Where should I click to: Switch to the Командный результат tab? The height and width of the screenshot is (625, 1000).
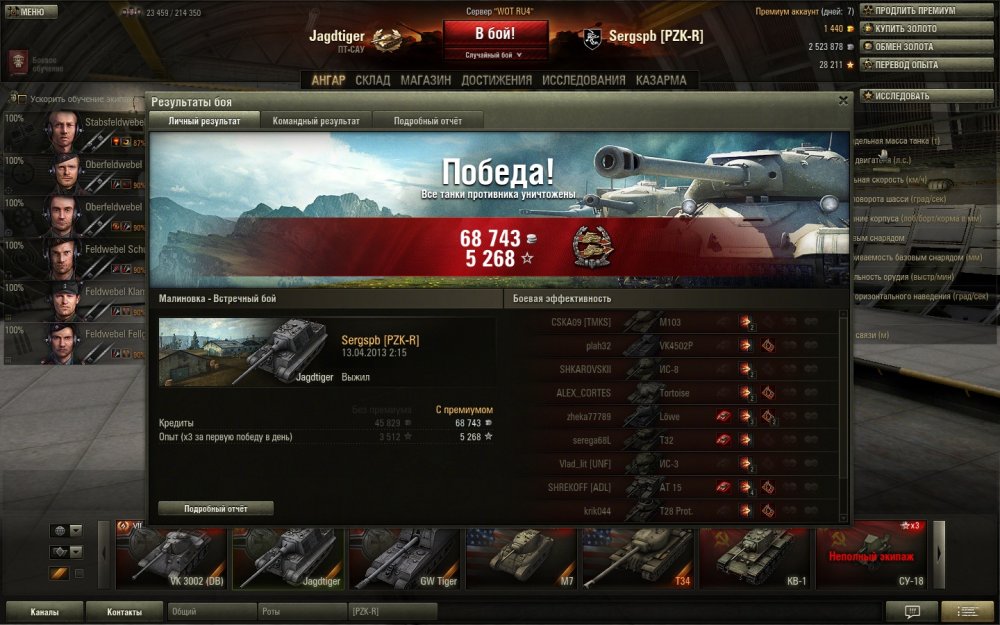point(316,121)
